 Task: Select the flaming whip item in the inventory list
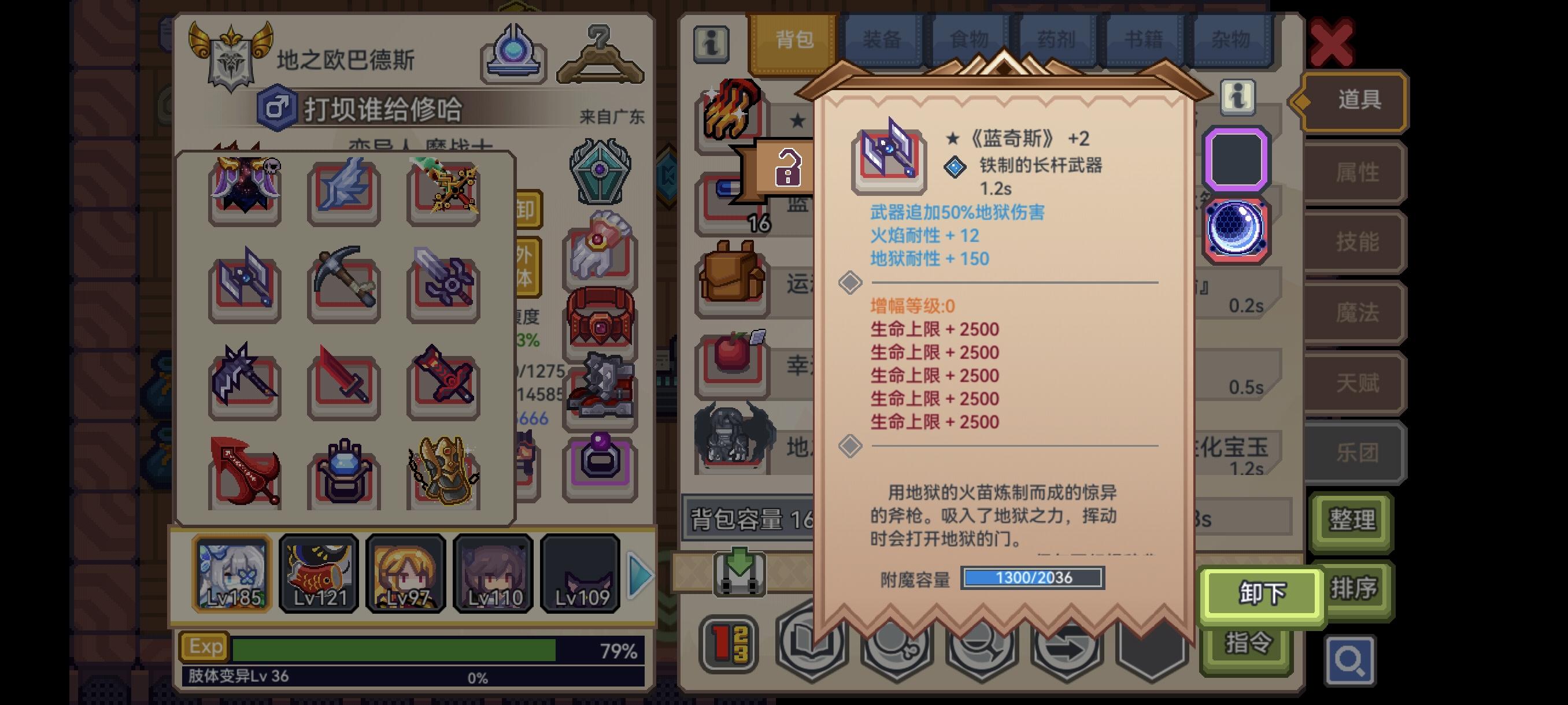click(x=730, y=113)
